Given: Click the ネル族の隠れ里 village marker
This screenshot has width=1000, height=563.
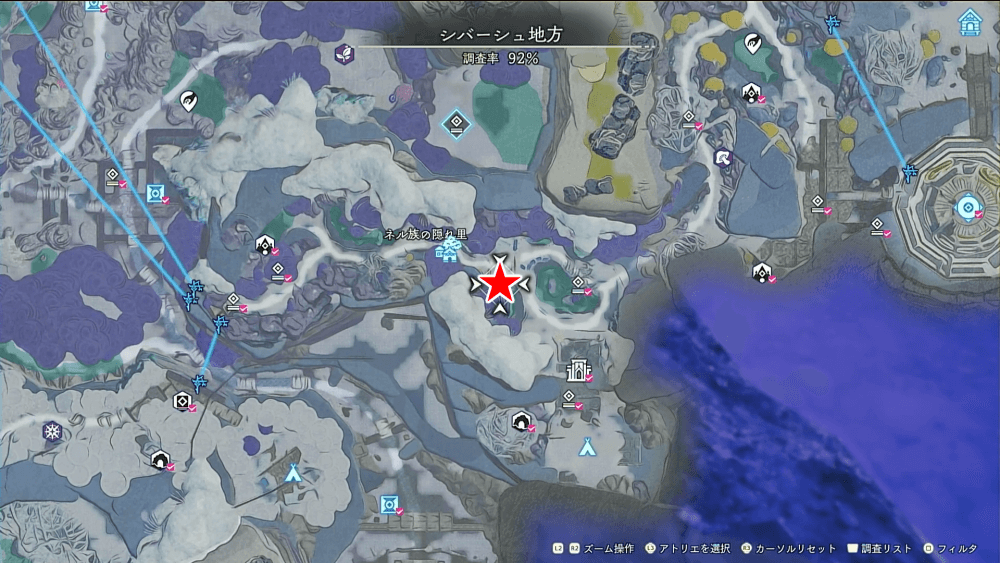Looking at the screenshot, I should tap(447, 252).
